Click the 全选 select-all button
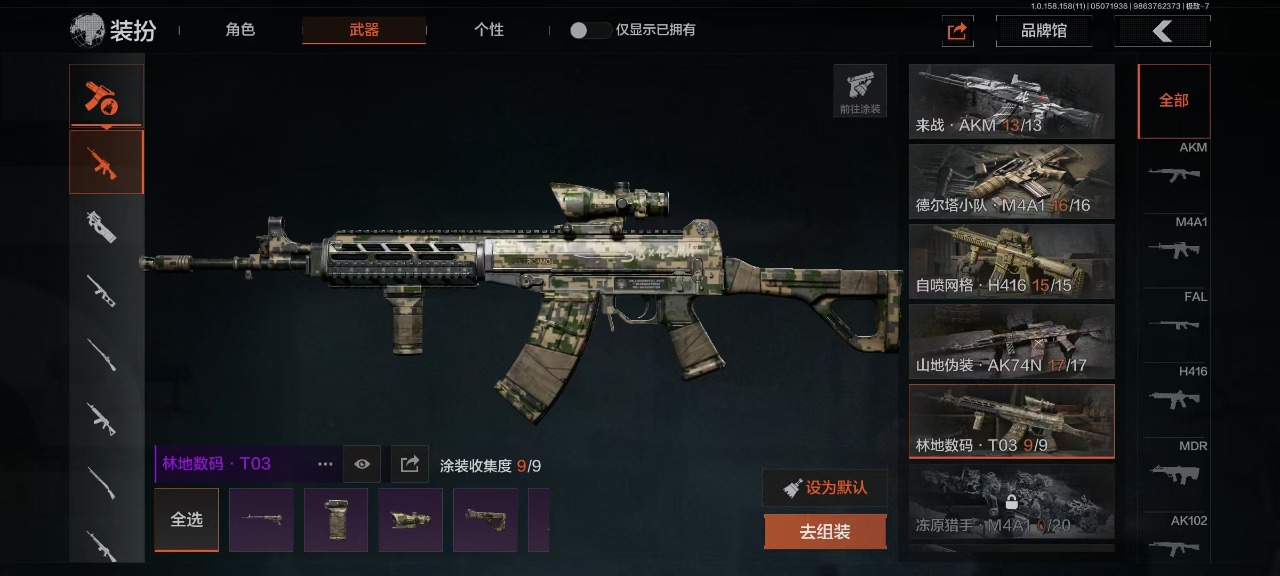The width and height of the screenshot is (1280, 576). click(x=186, y=520)
